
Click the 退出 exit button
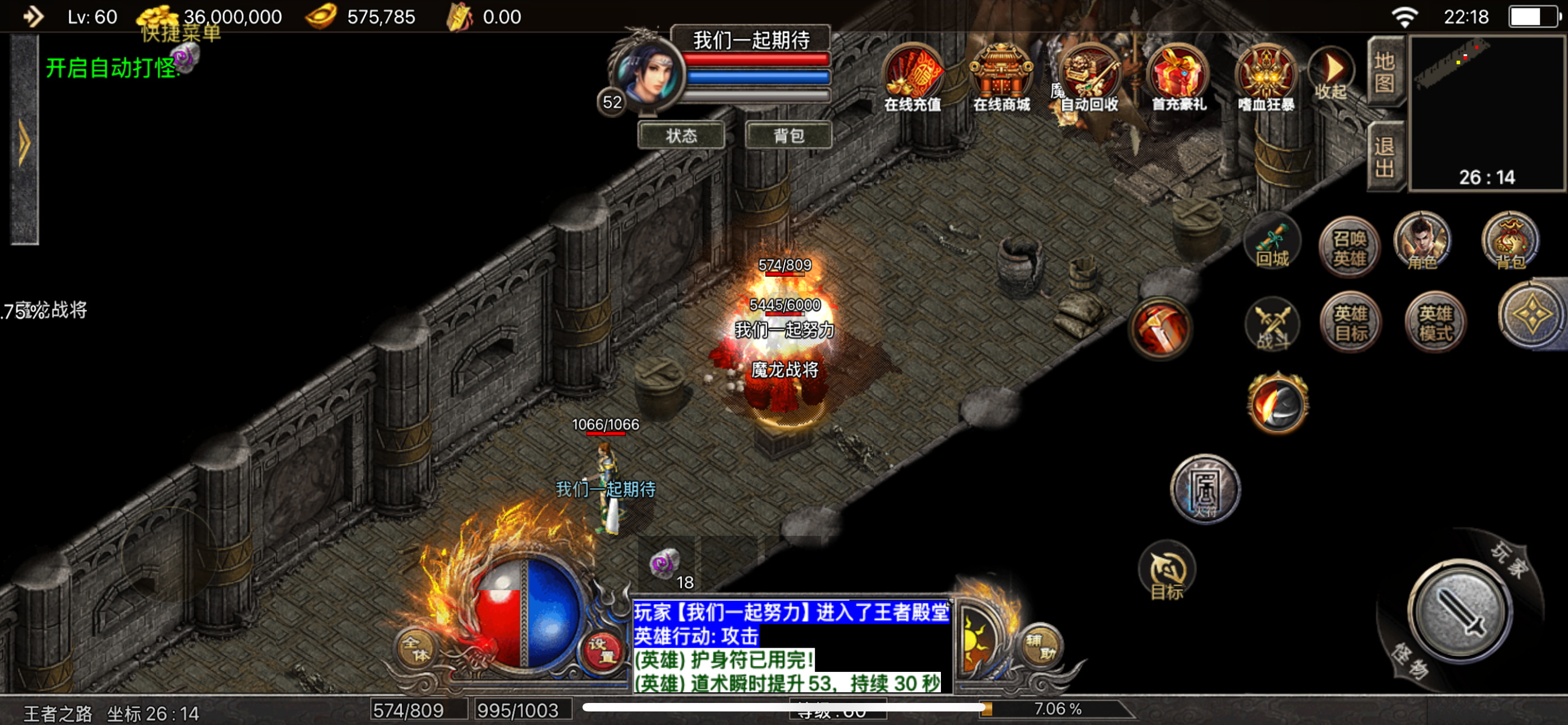click(1384, 156)
